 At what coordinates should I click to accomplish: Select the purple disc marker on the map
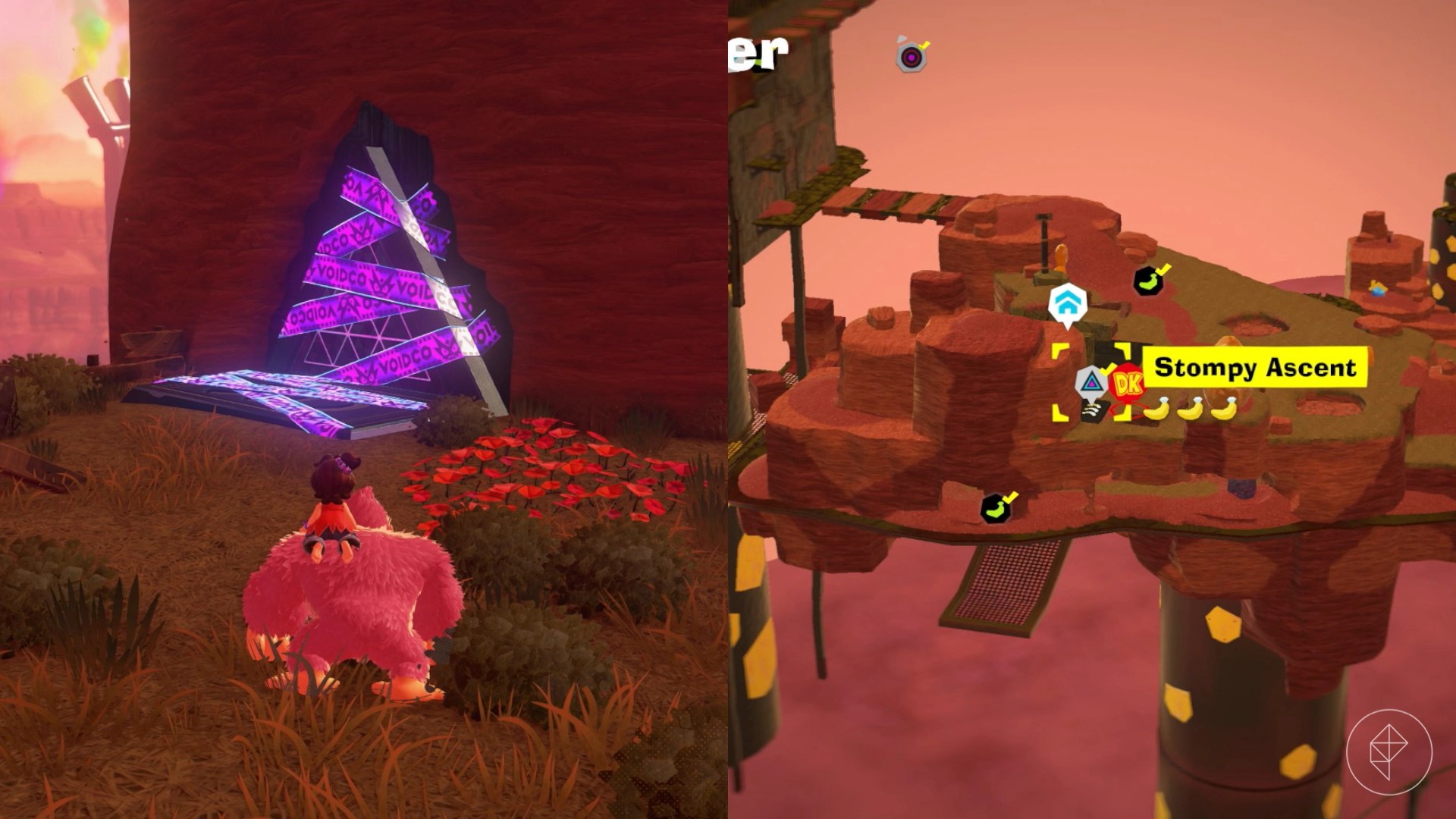pyautogui.click(x=911, y=57)
